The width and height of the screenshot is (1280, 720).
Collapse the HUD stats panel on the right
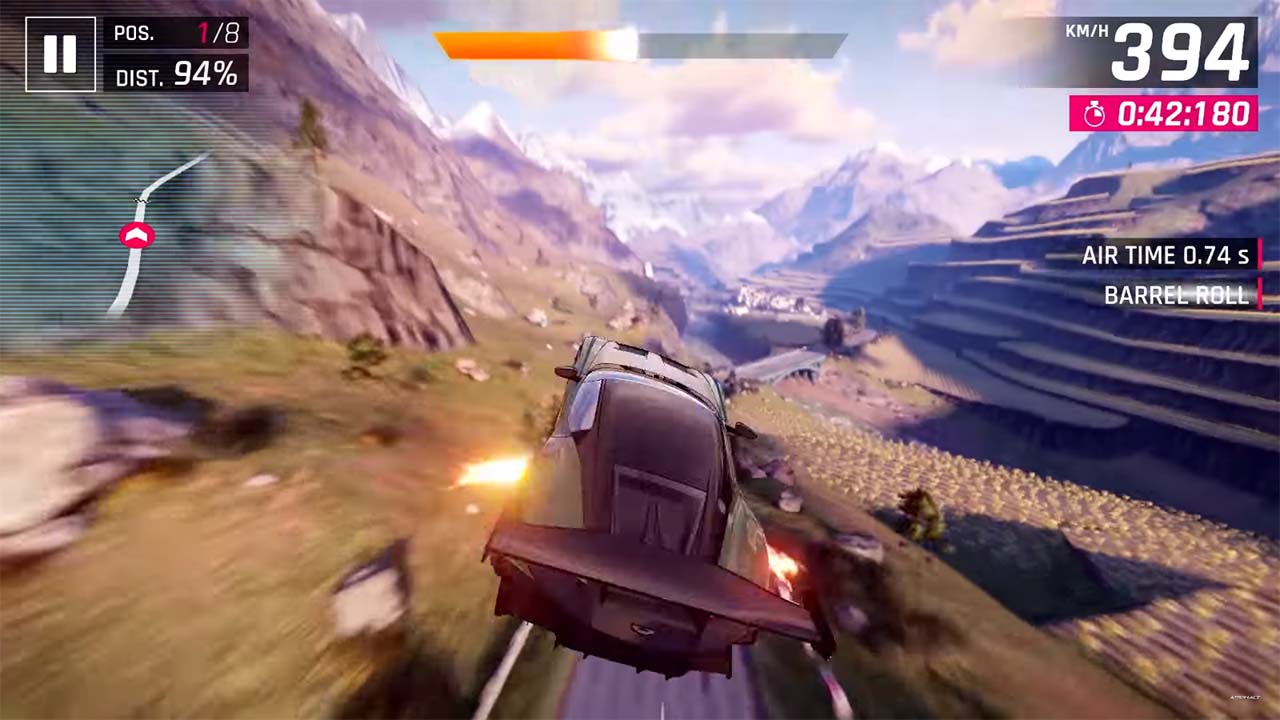(x=1164, y=275)
